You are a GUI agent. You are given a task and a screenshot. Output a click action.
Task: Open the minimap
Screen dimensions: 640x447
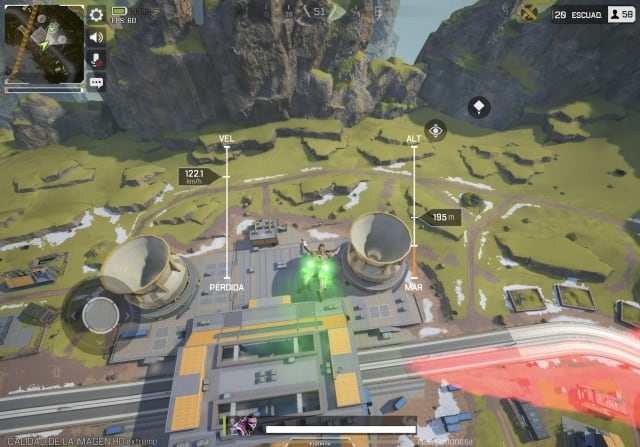[x=44, y=44]
